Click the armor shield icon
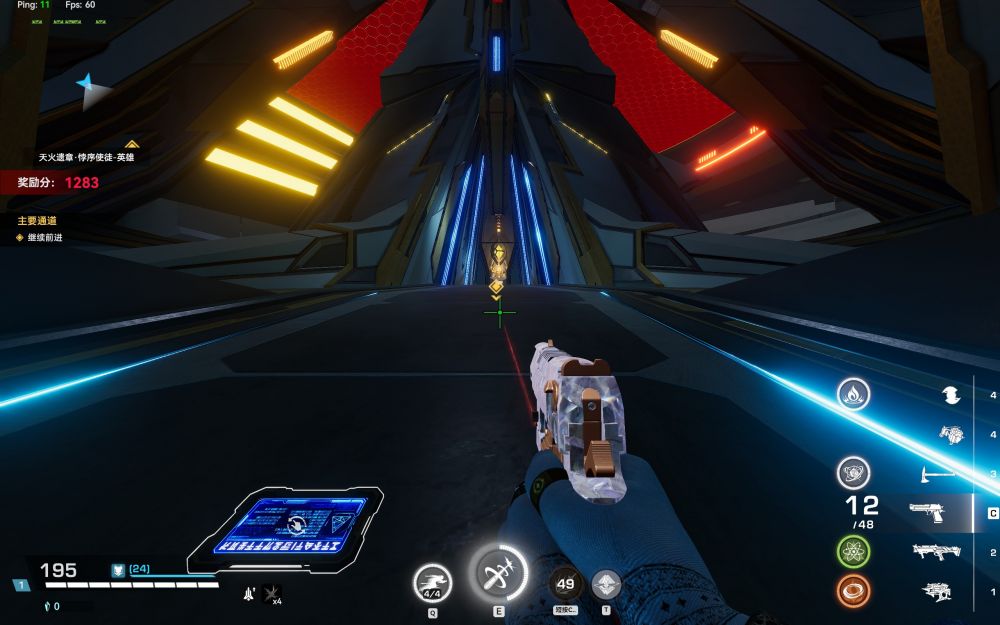 [117, 569]
